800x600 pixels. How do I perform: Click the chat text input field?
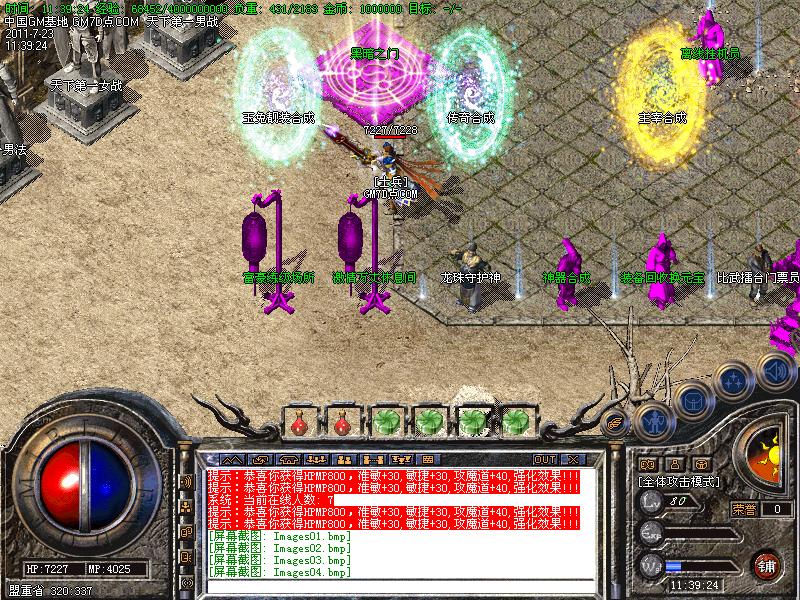[x=392, y=584]
